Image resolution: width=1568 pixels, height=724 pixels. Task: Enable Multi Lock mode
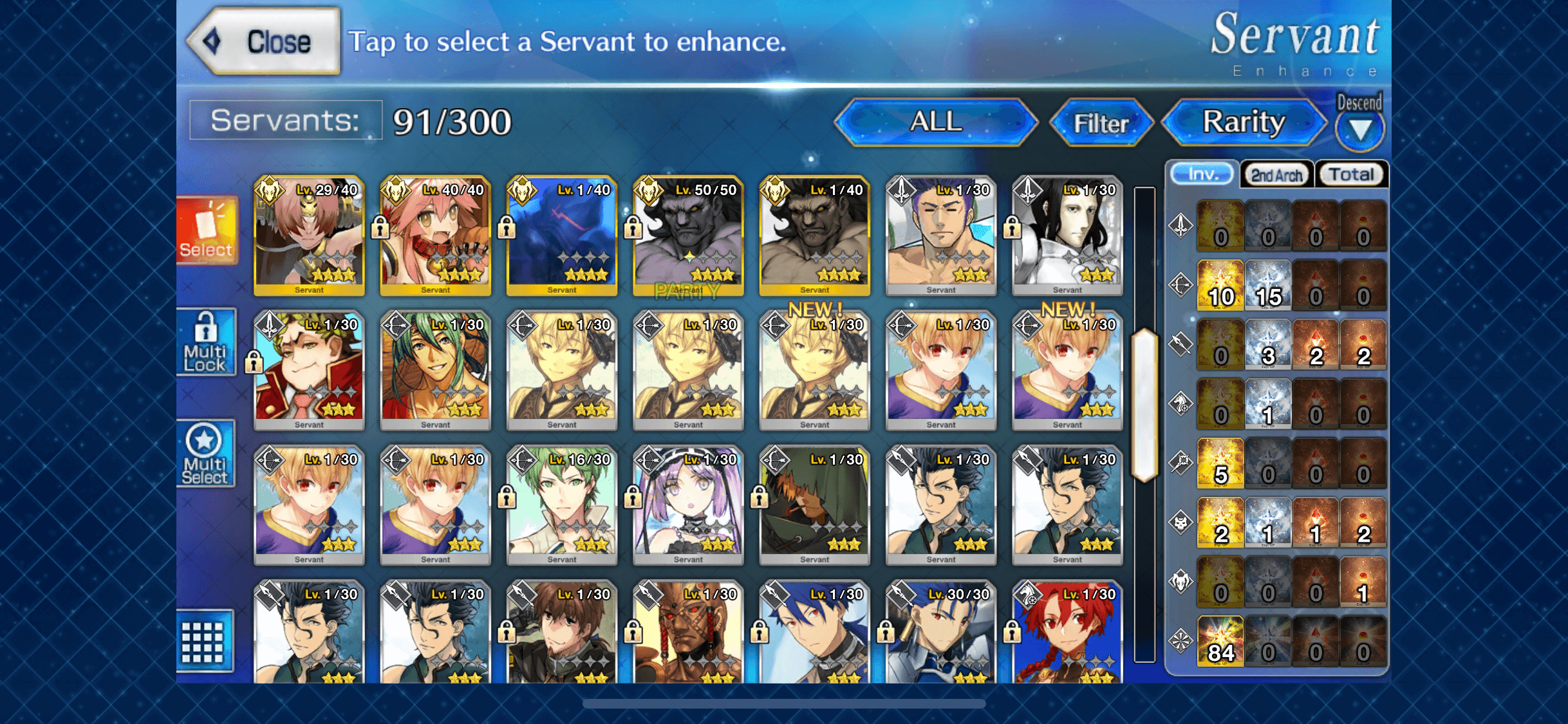click(x=206, y=342)
